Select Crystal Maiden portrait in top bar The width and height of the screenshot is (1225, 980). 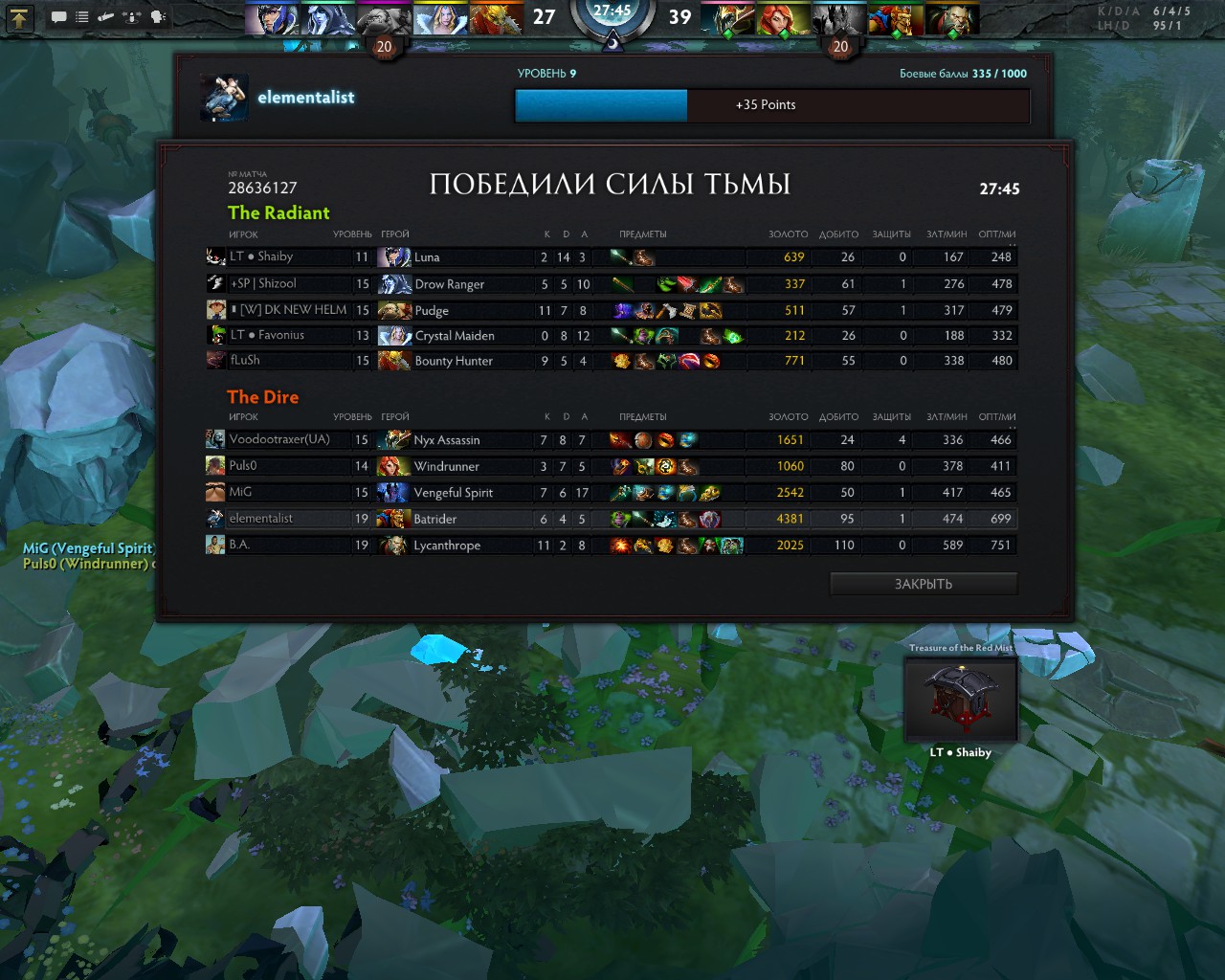tap(440, 19)
